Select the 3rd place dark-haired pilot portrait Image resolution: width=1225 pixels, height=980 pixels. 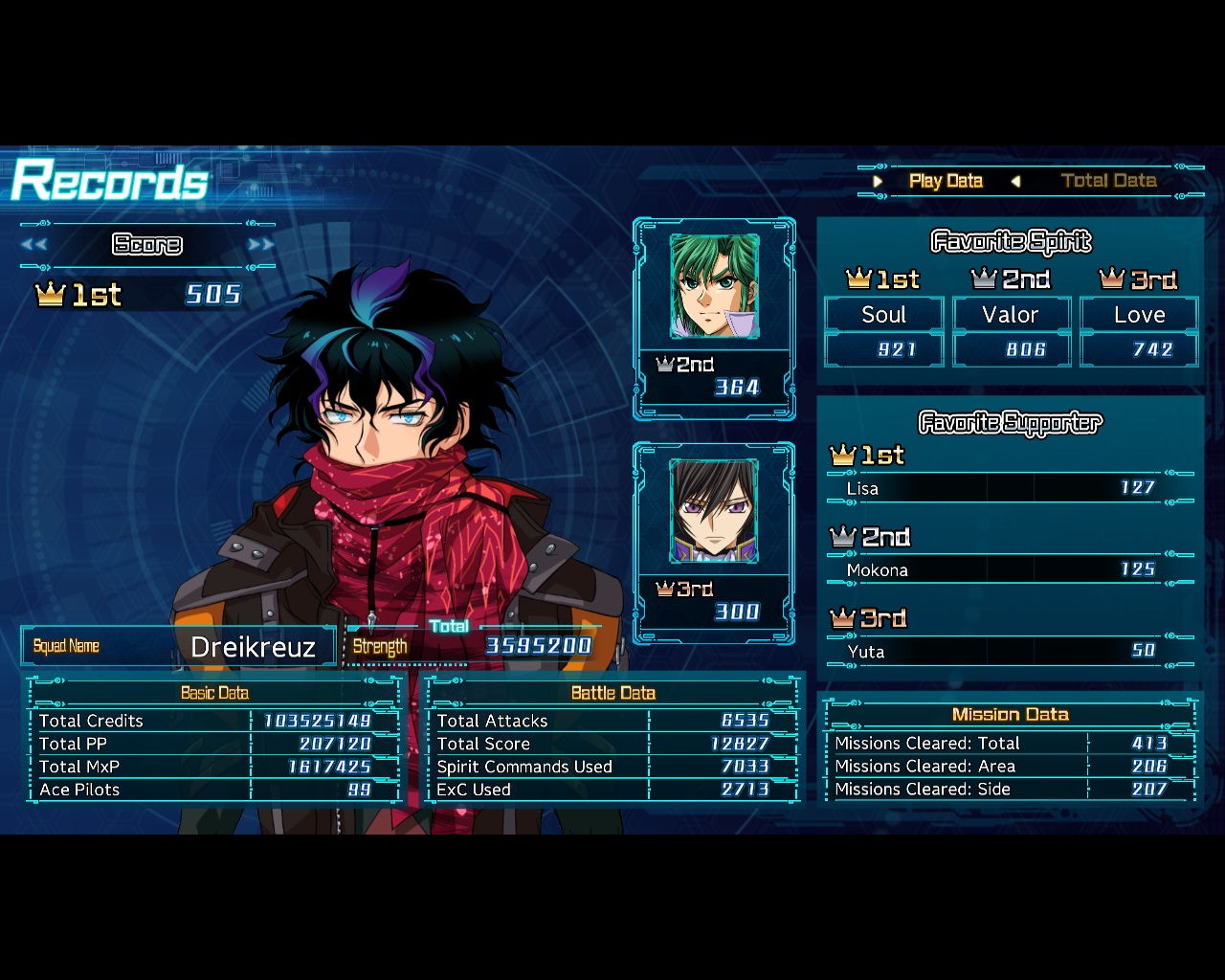coord(714,511)
